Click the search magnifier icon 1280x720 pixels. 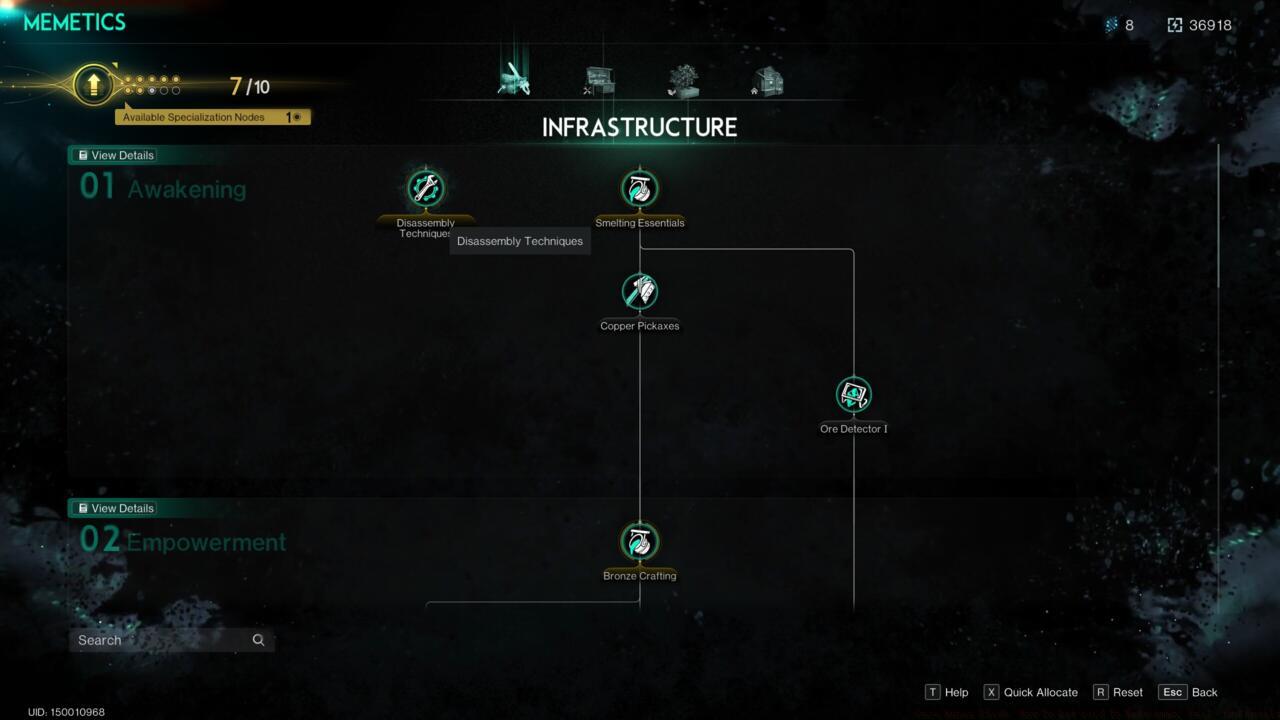(x=258, y=639)
